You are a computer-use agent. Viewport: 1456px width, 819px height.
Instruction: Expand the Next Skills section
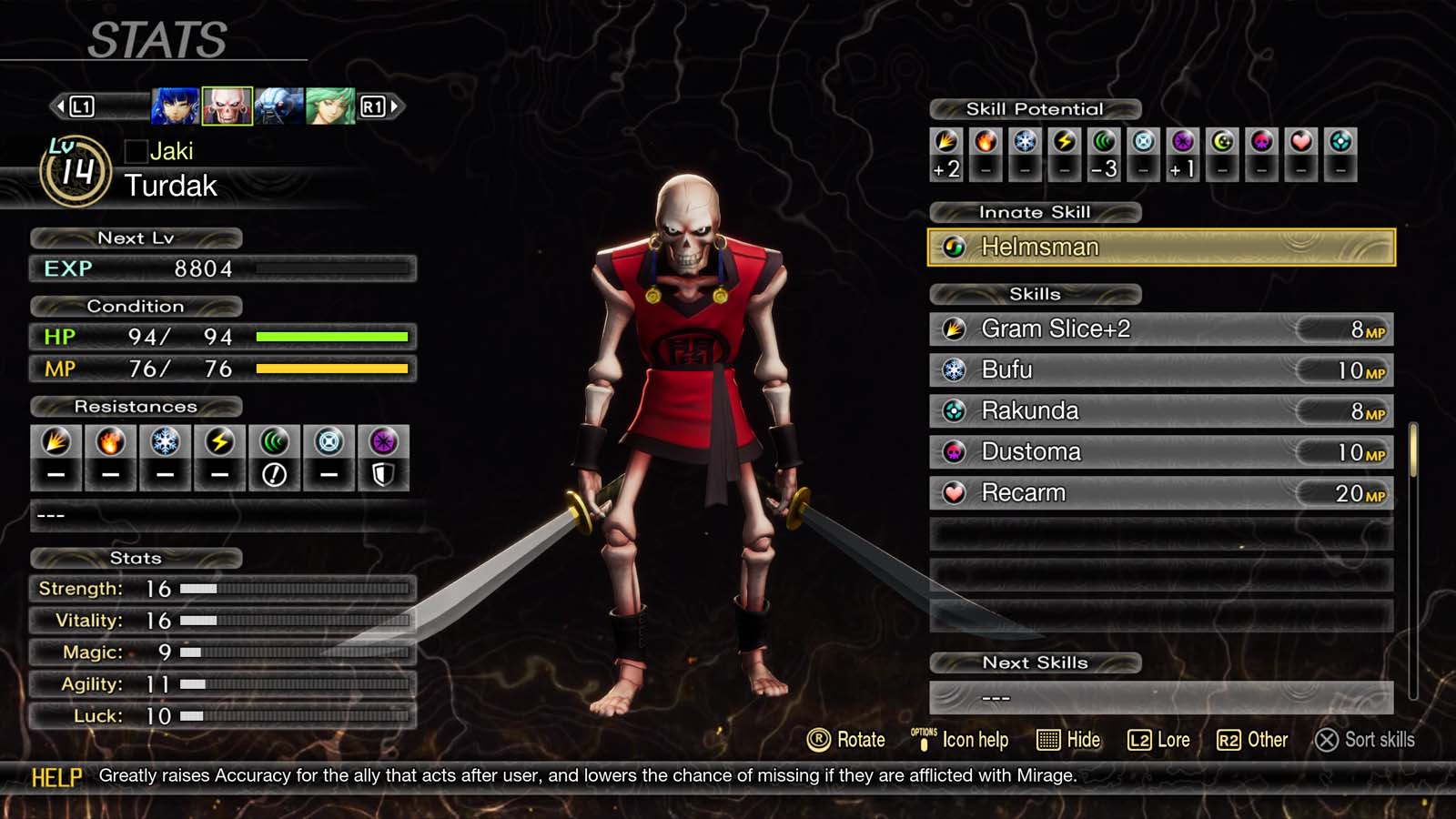1035,662
